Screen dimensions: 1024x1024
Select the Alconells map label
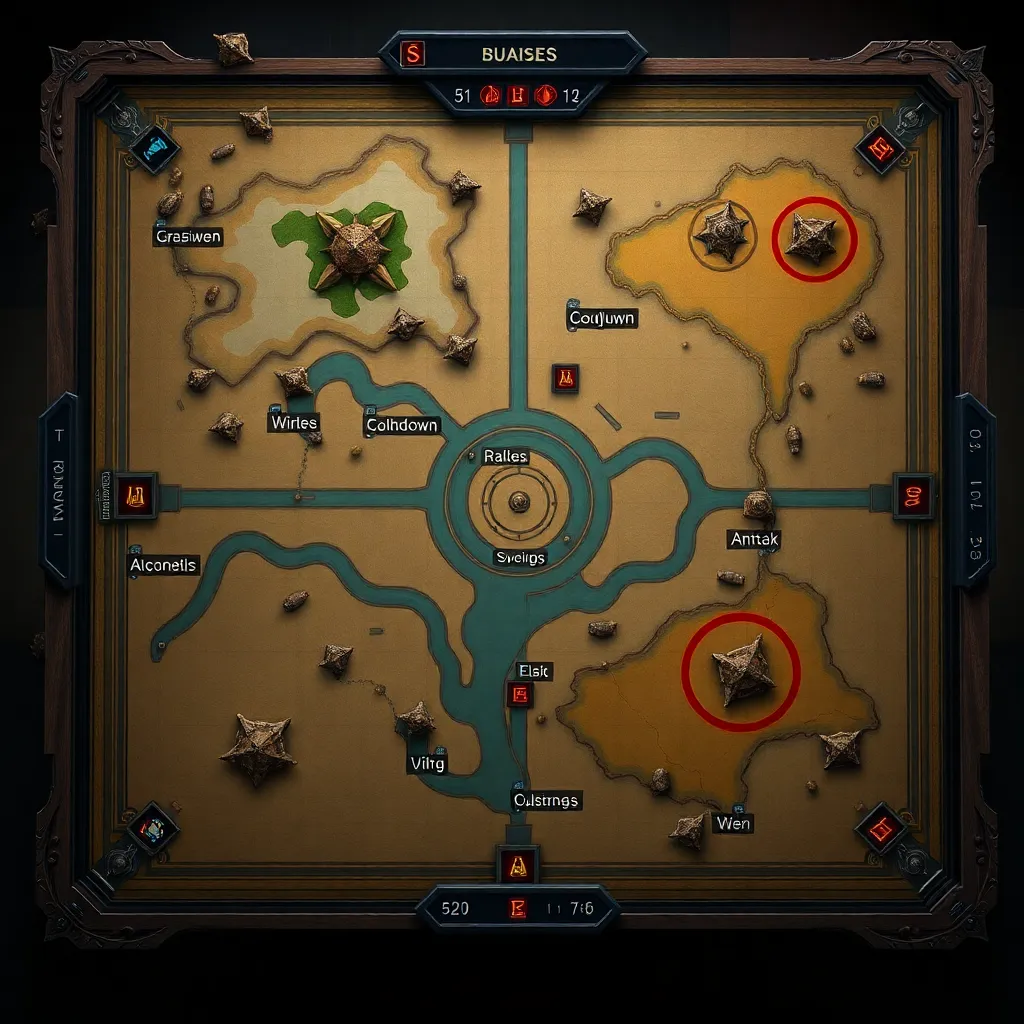coord(165,565)
